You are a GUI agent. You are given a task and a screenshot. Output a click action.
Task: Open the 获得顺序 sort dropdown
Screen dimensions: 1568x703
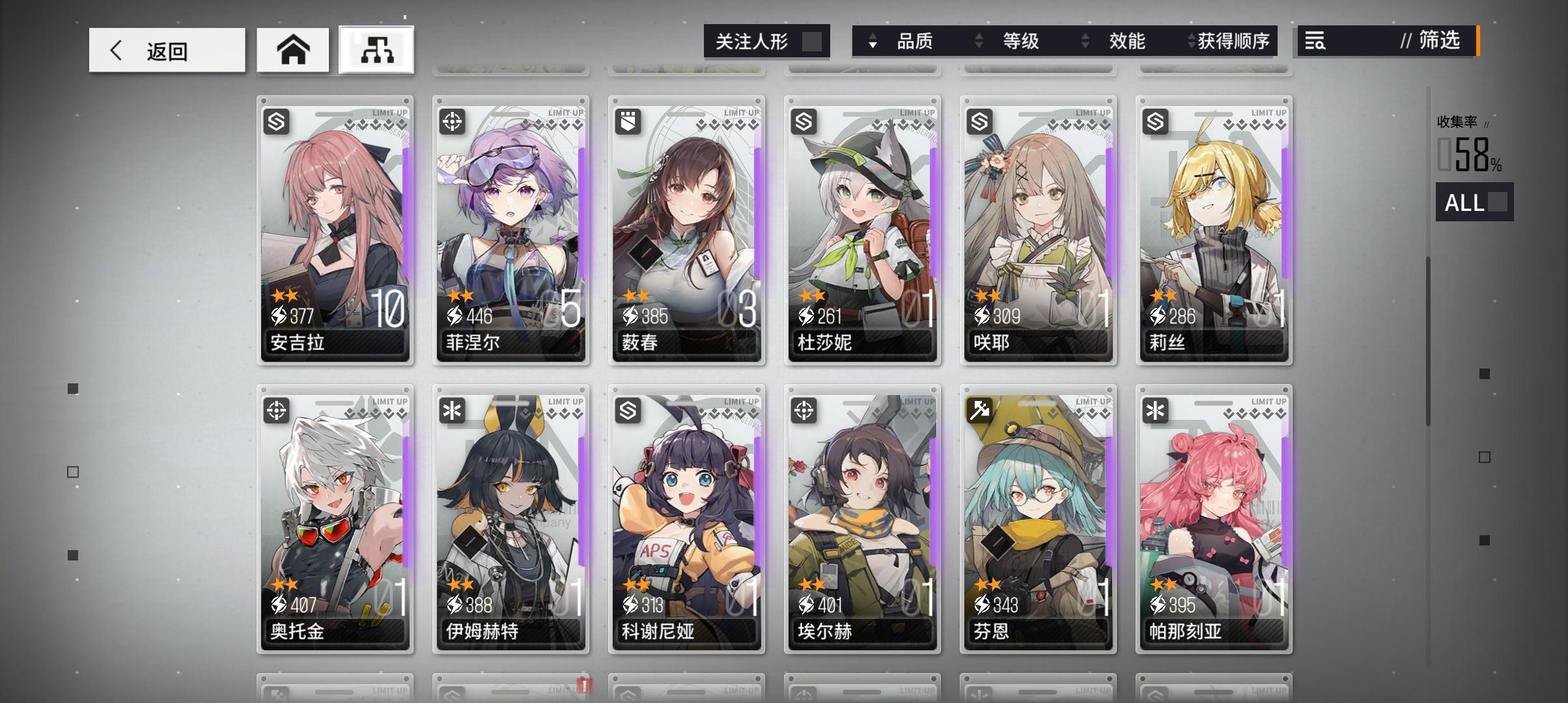(x=1237, y=42)
